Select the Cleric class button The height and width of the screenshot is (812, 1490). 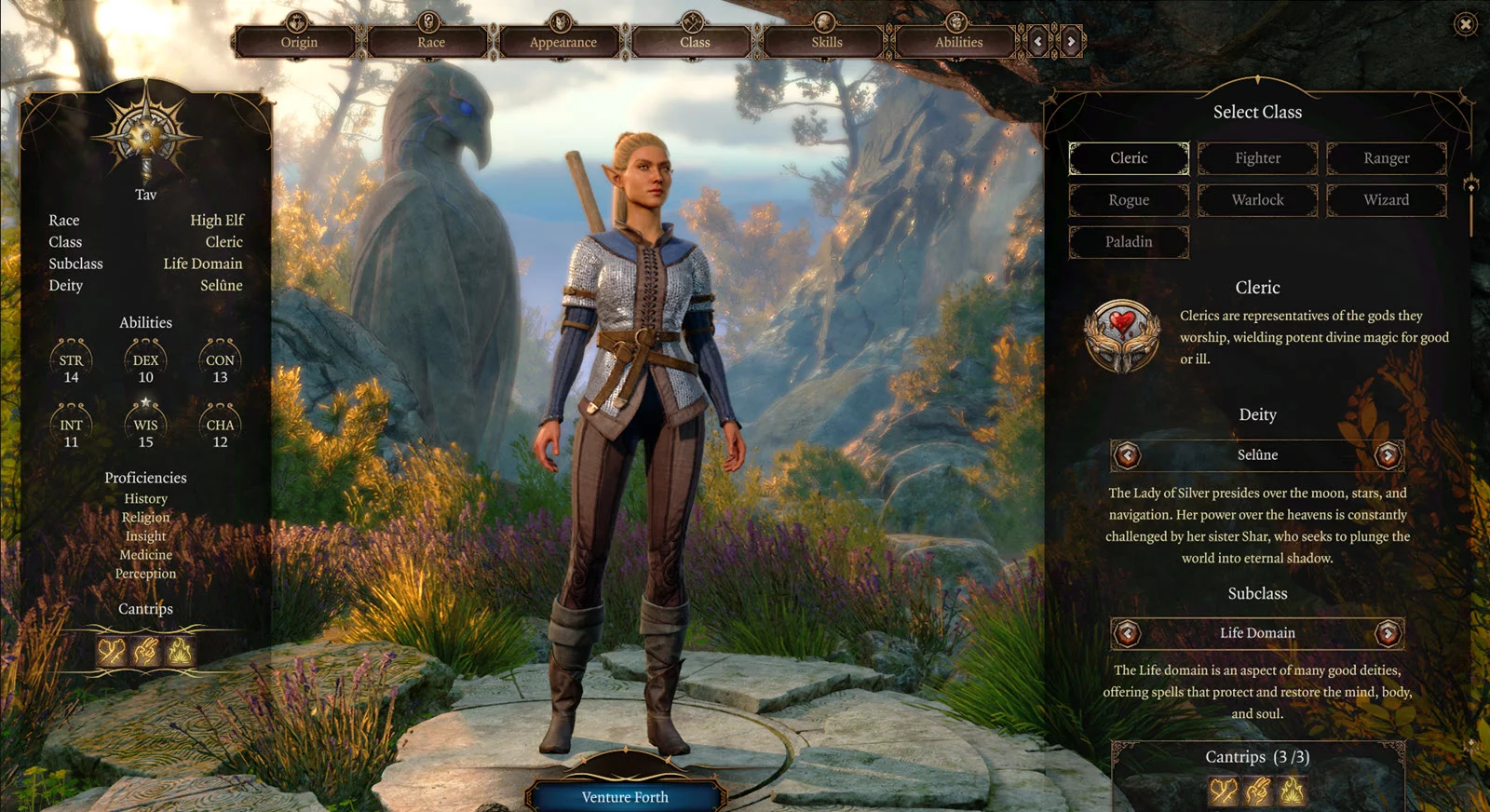[1129, 158]
